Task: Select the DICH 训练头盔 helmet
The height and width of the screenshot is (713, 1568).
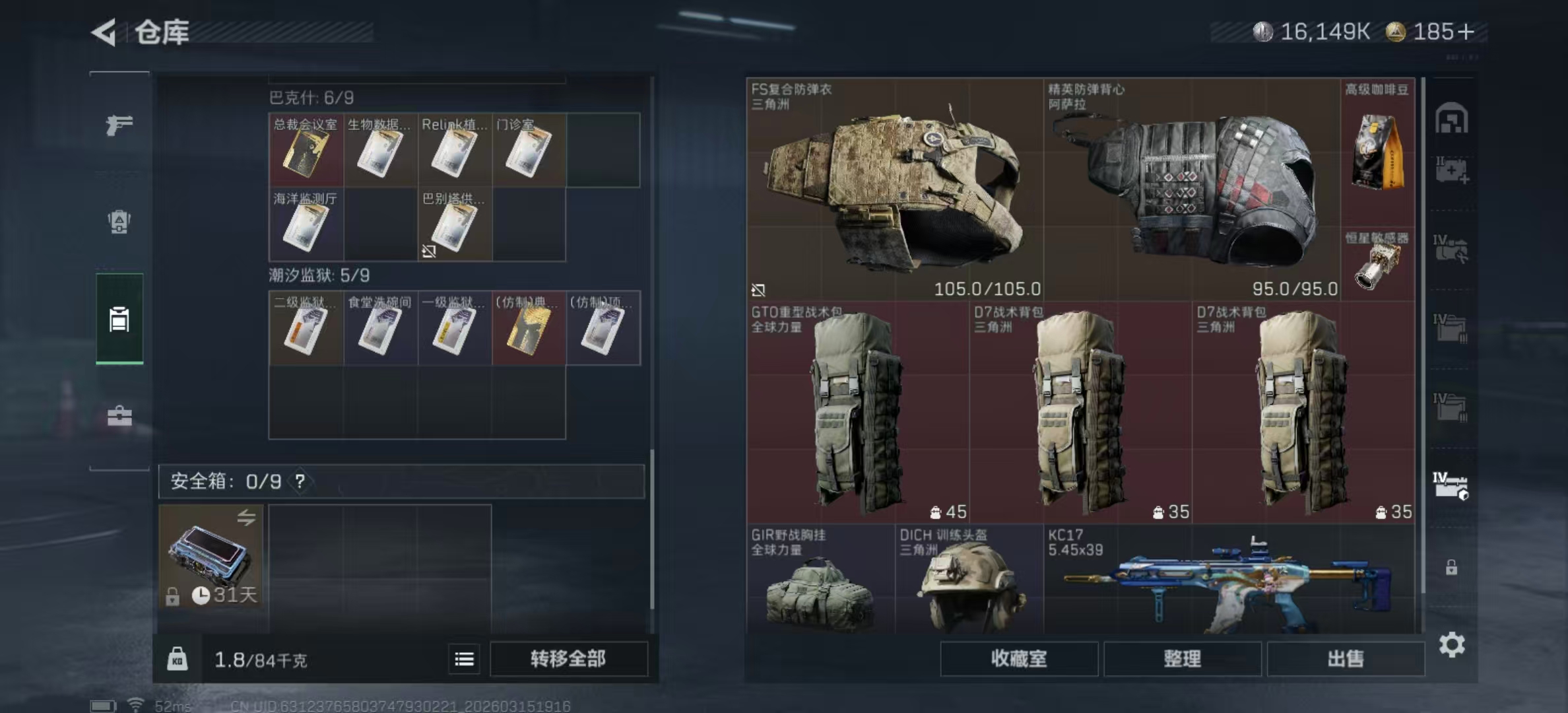Action: [969, 580]
